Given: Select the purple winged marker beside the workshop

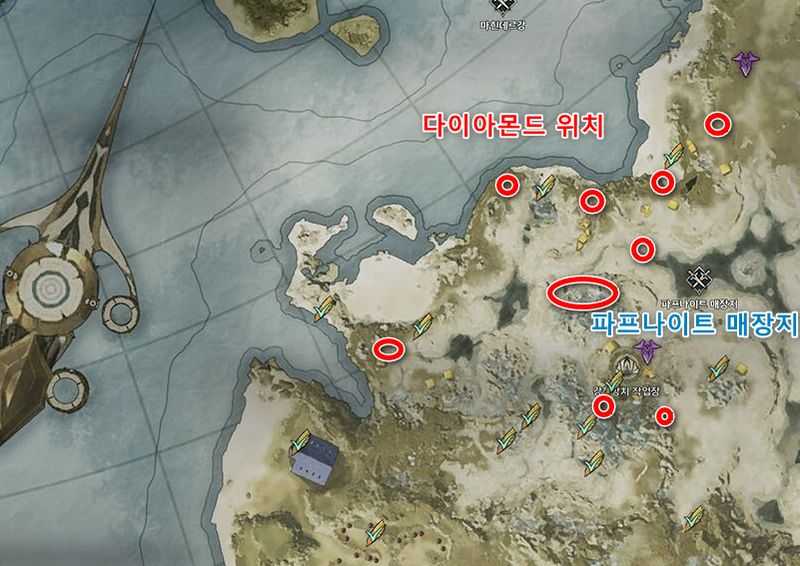Looking at the screenshot, I should click(x=649, y=350).
